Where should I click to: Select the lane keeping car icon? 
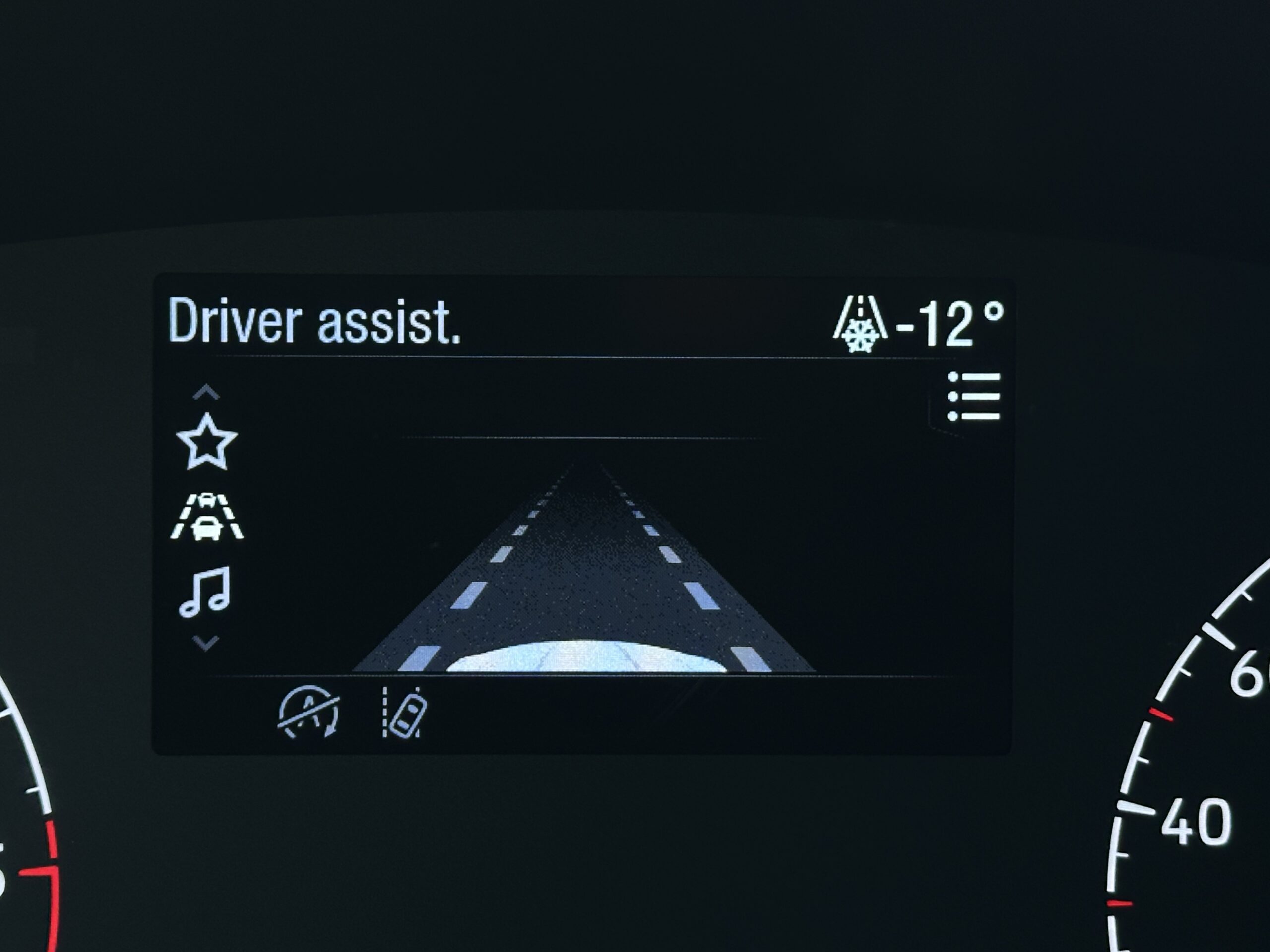(404, 712)
